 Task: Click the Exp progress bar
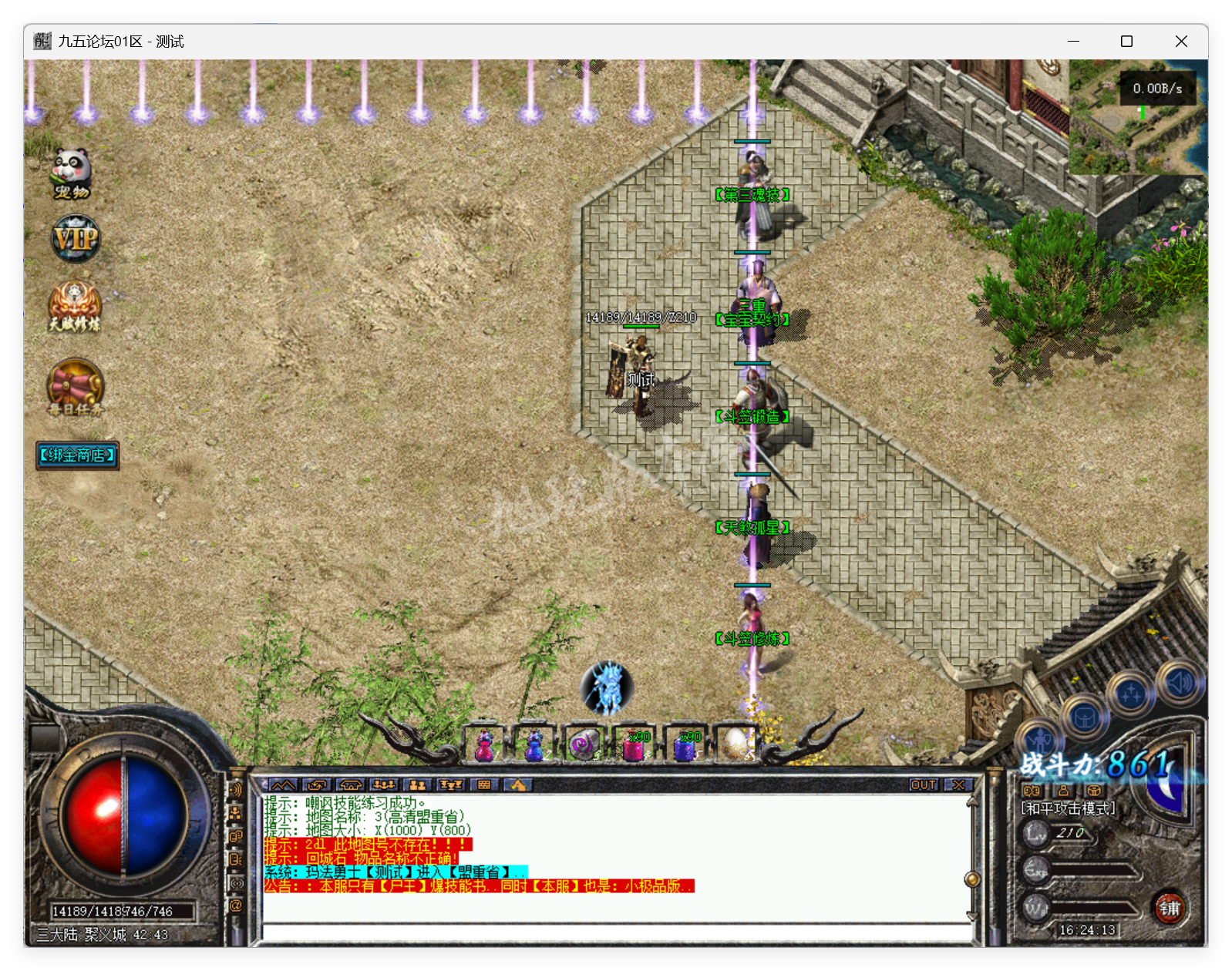click(x=1095, y=869)
